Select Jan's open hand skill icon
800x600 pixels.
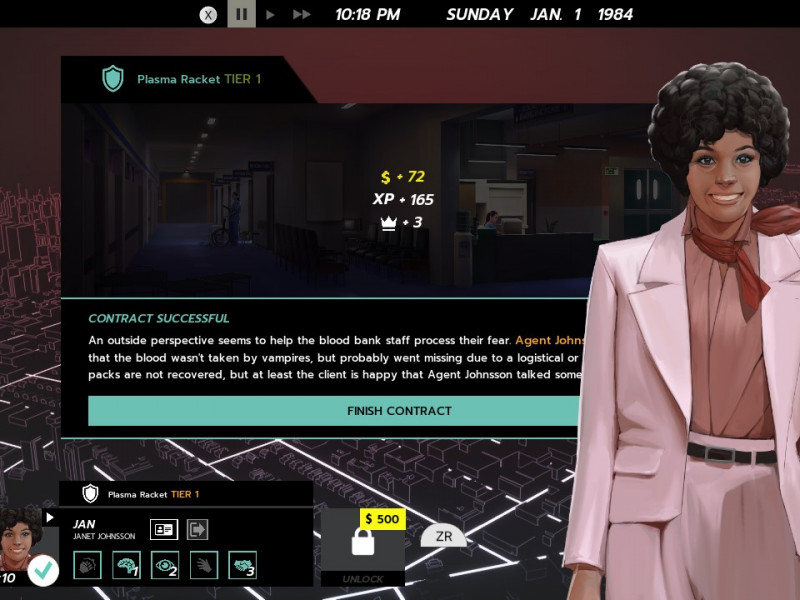[203, 565]
